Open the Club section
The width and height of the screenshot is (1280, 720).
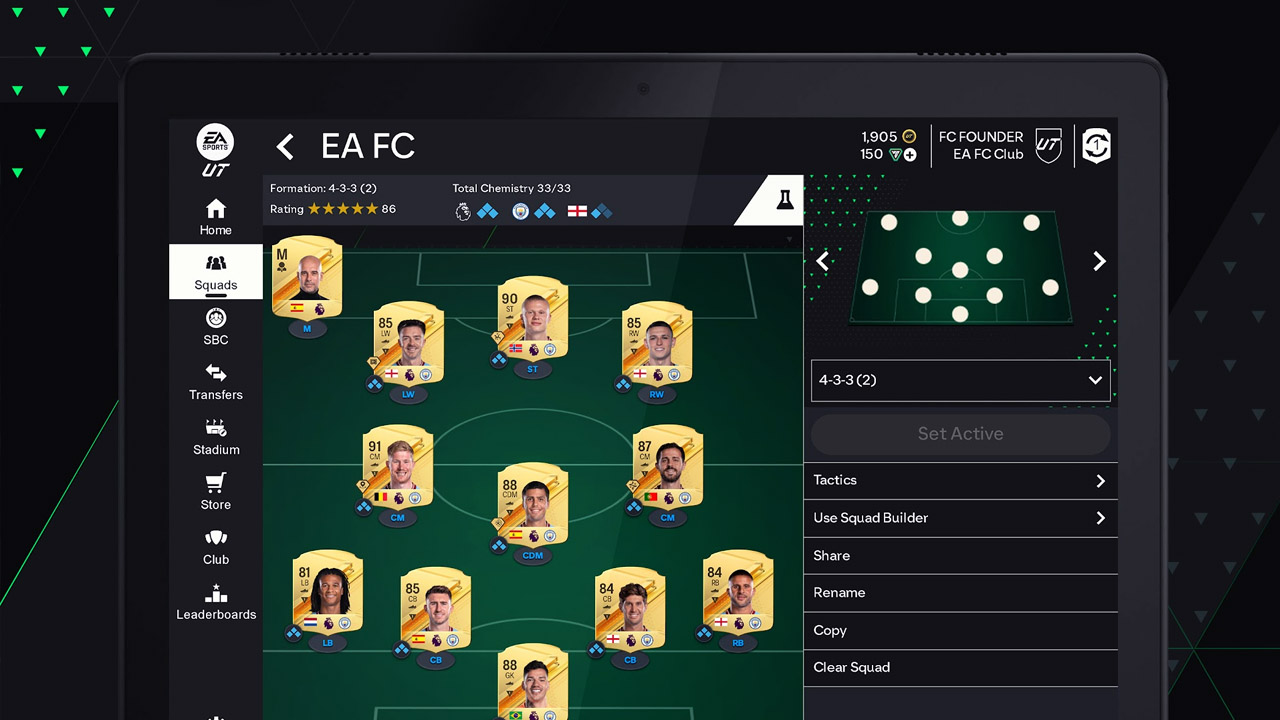pyautogui.click(x=216, y=547)
